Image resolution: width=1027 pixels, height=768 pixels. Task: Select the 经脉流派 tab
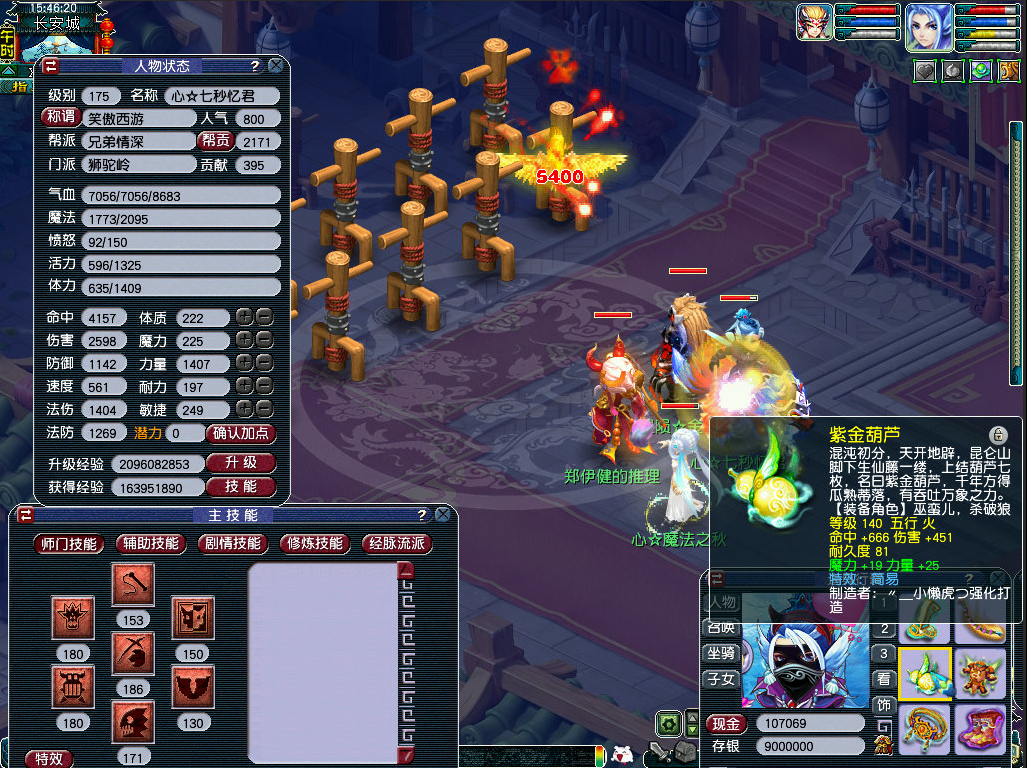click(397, 544)
